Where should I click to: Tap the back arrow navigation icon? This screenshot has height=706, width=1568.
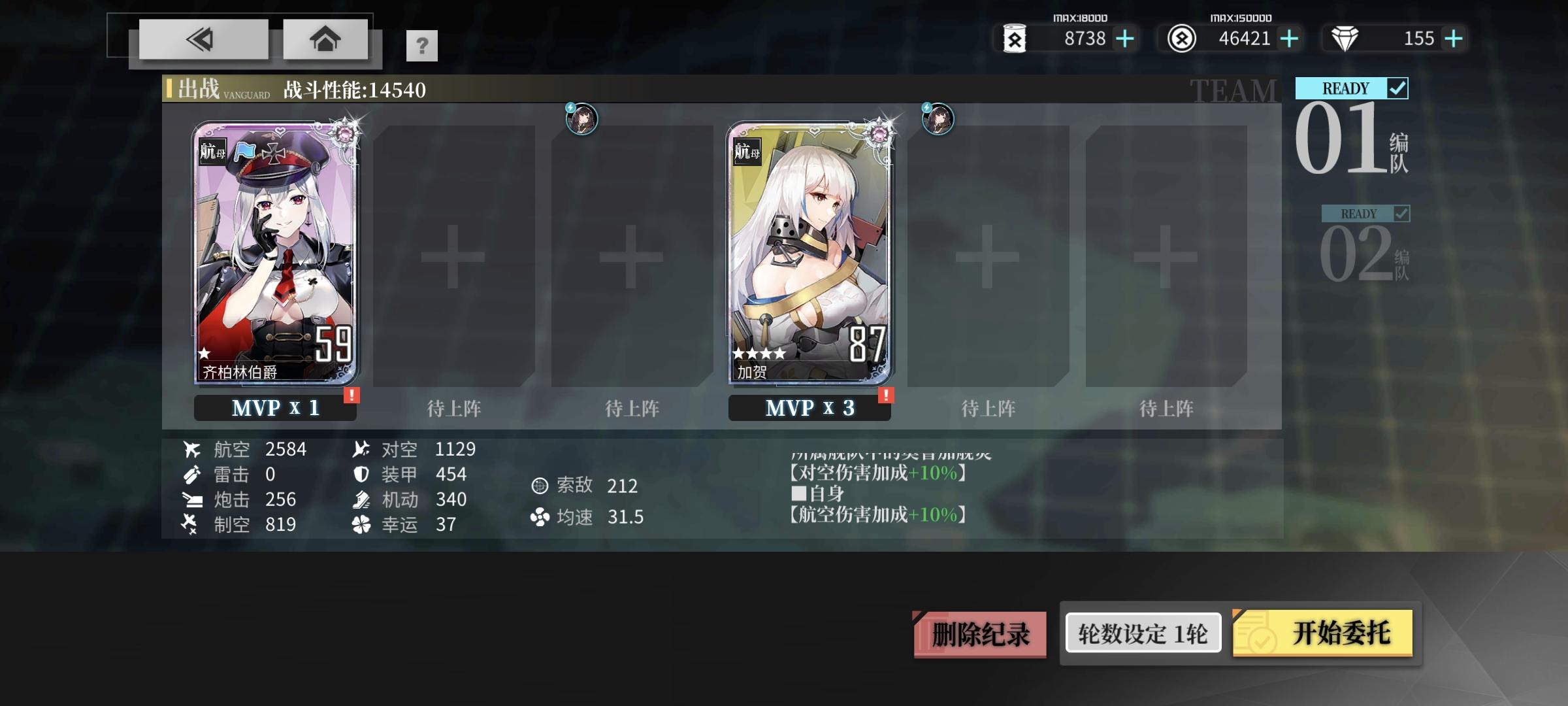[x=201, y=39]
